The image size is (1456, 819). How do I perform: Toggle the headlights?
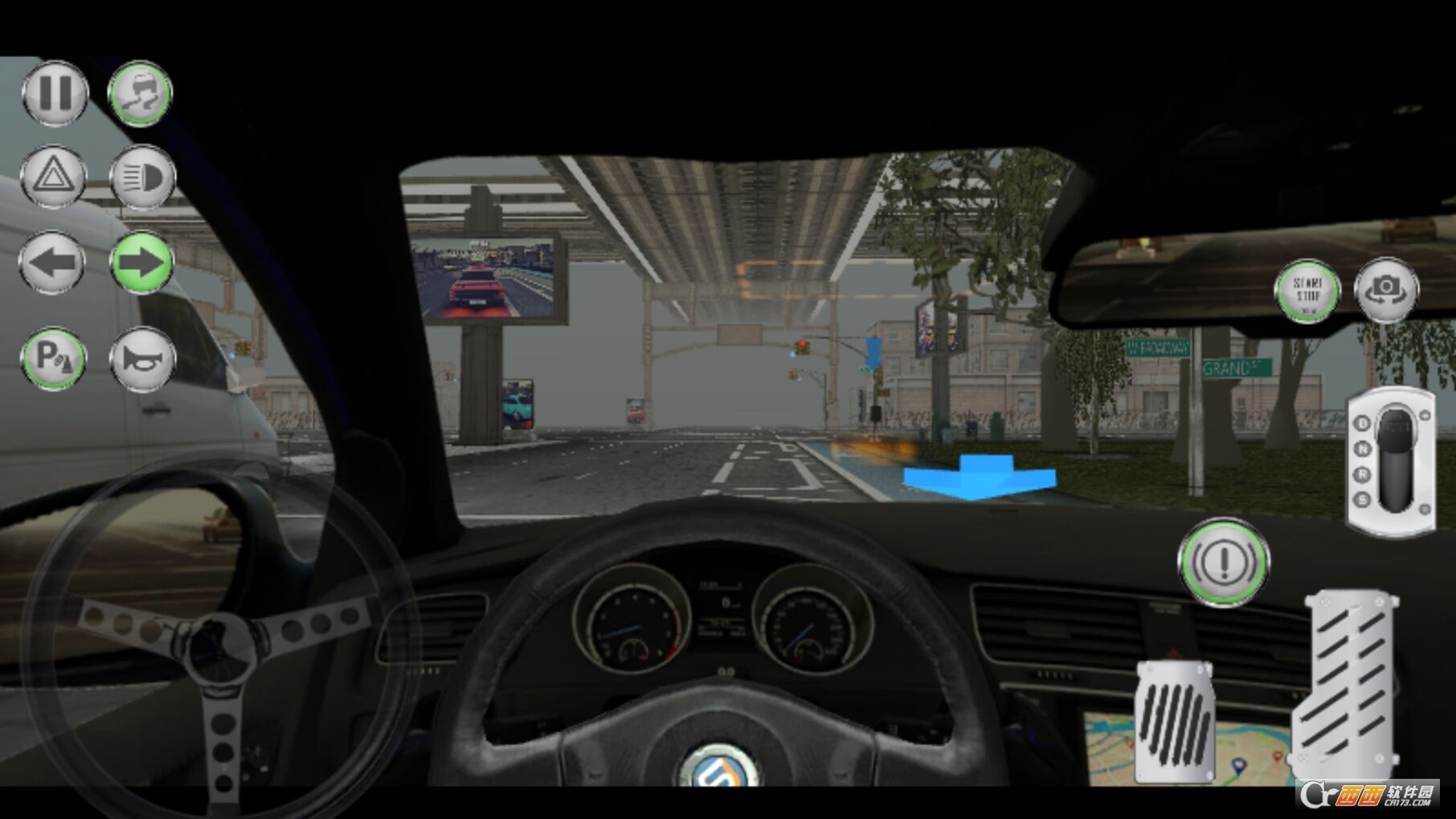pyautogui.click(x=141, y=177)
